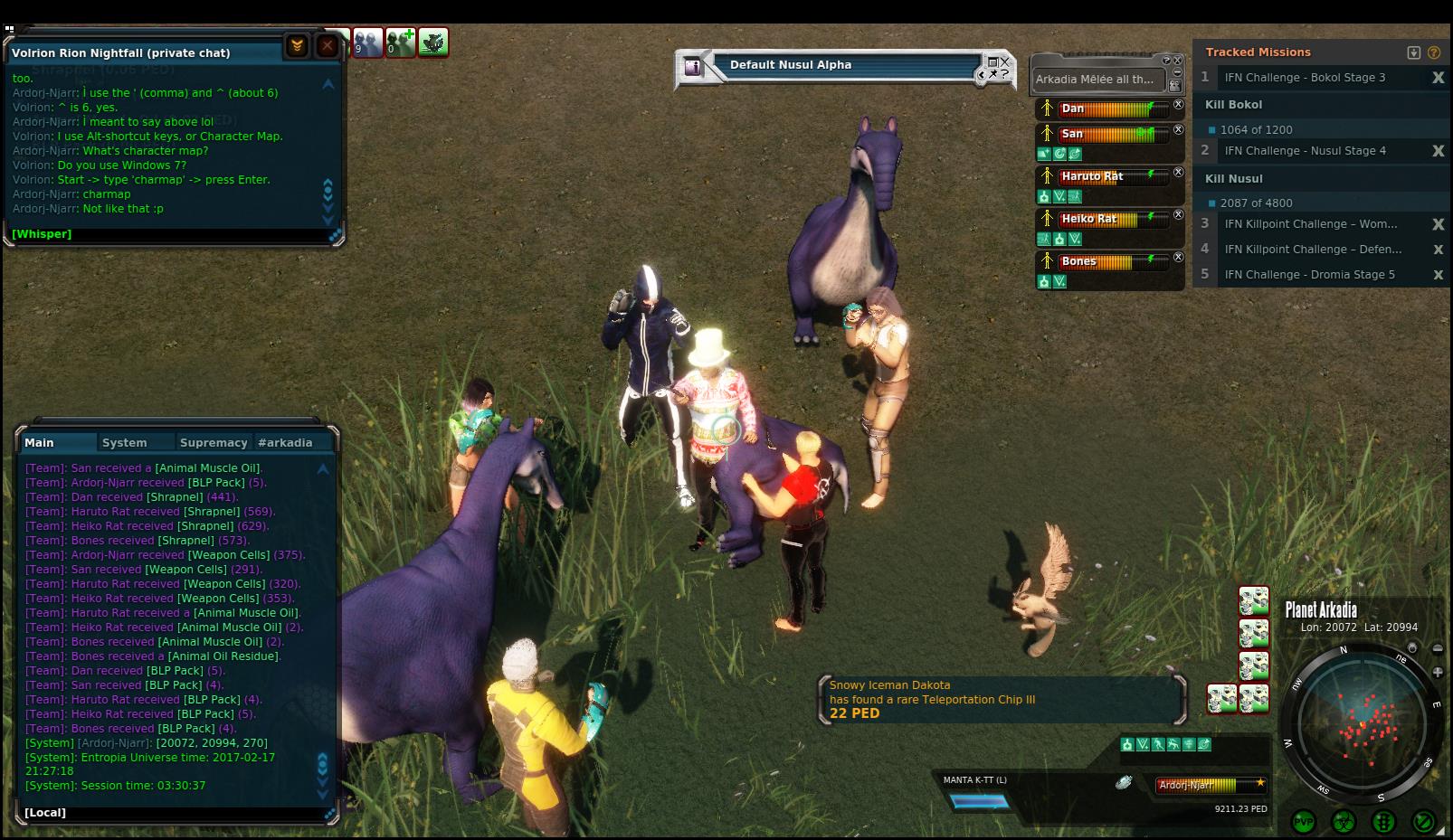Click the Planet Arkadia radar map
The width and height of the screenshot is (1453, 840).
point(1362,722)
